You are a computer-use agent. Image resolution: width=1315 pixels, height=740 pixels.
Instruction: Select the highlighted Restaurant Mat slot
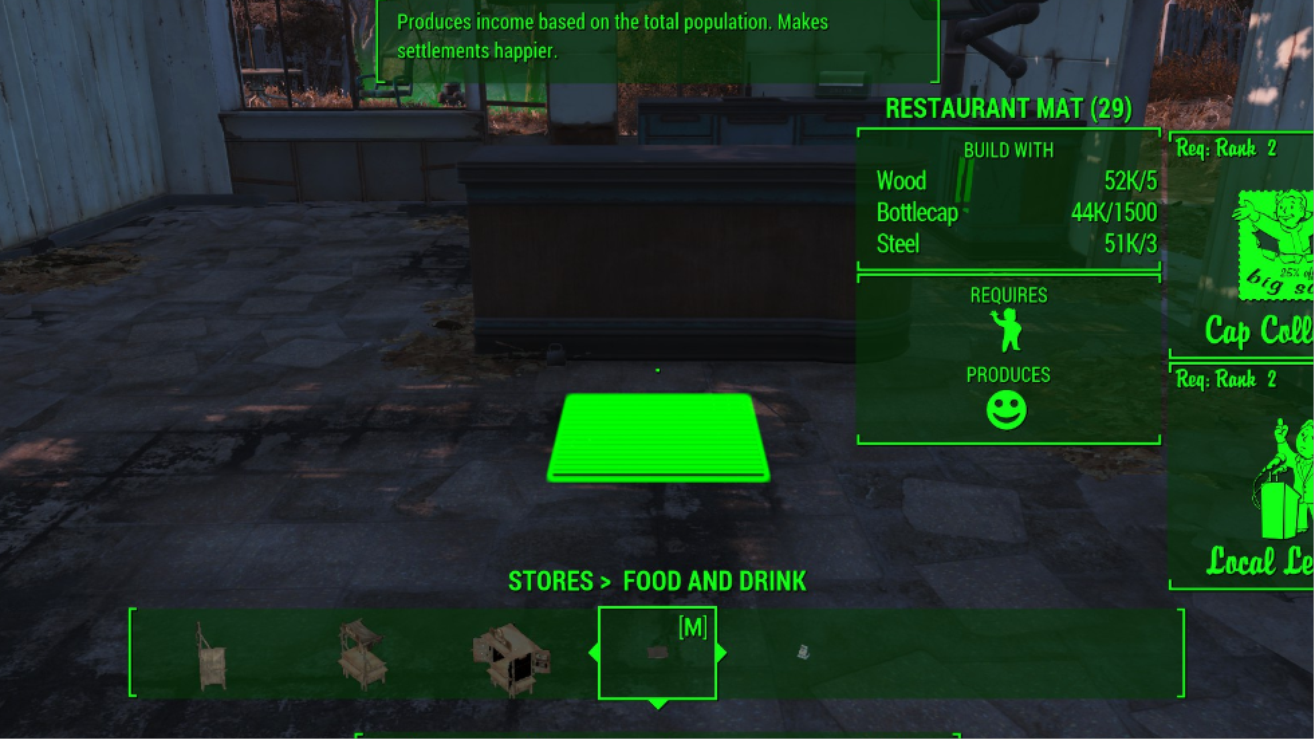click(x=657, y=653)
